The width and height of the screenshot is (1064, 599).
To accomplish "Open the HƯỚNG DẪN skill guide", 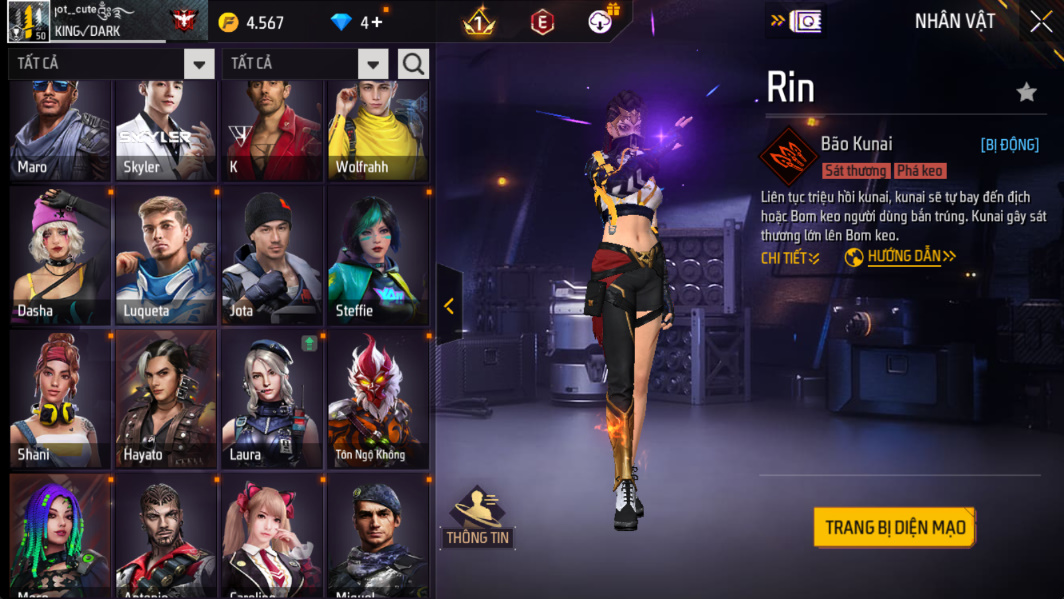I will [910, 257].
